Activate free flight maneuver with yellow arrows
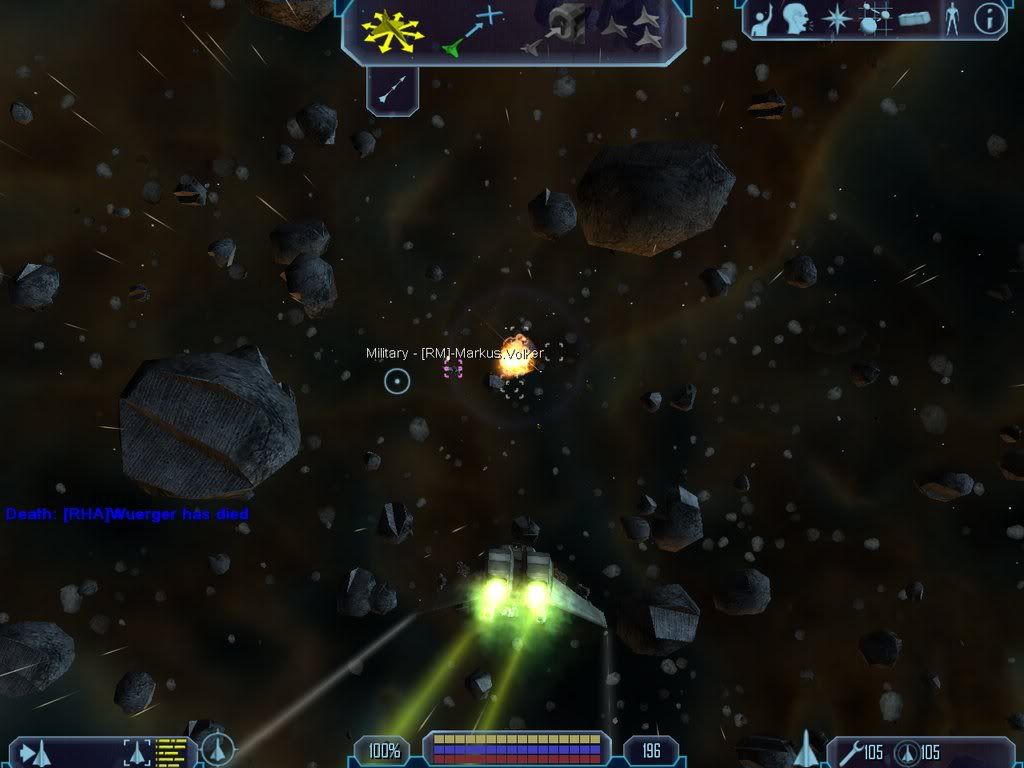The width and height of the screenshot is (1024, 768). coord(393,30)
